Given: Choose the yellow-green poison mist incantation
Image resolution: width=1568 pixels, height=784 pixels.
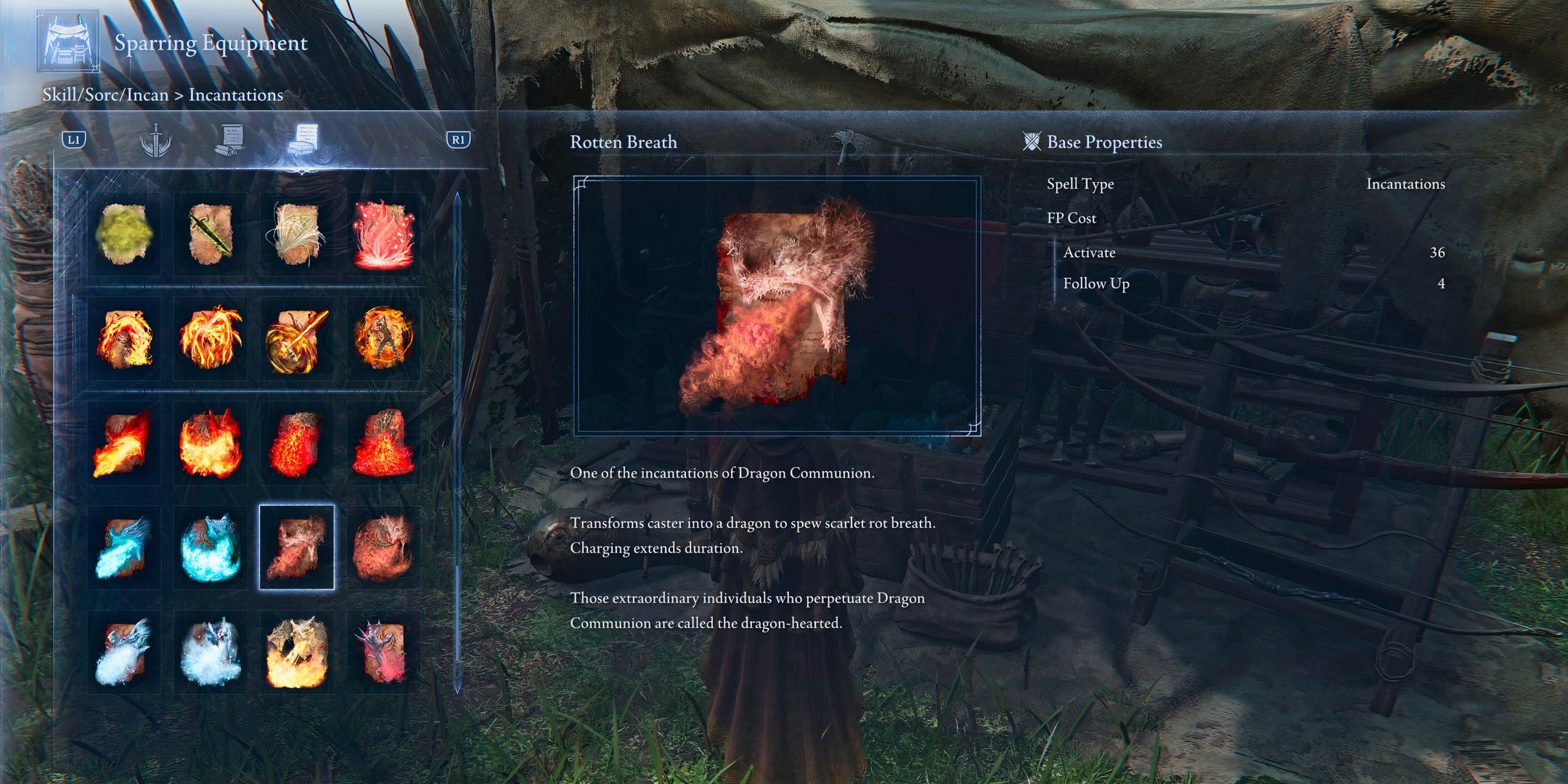Looking at the screenshot, I should tap(124, 234).
